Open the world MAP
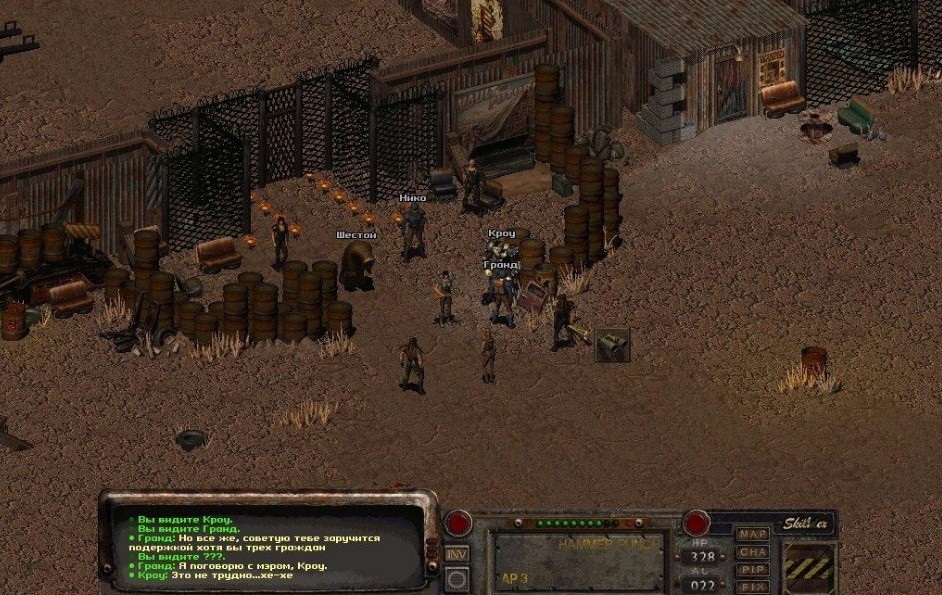The width and height of the screenshot is (942, 595). click(753, 534)
